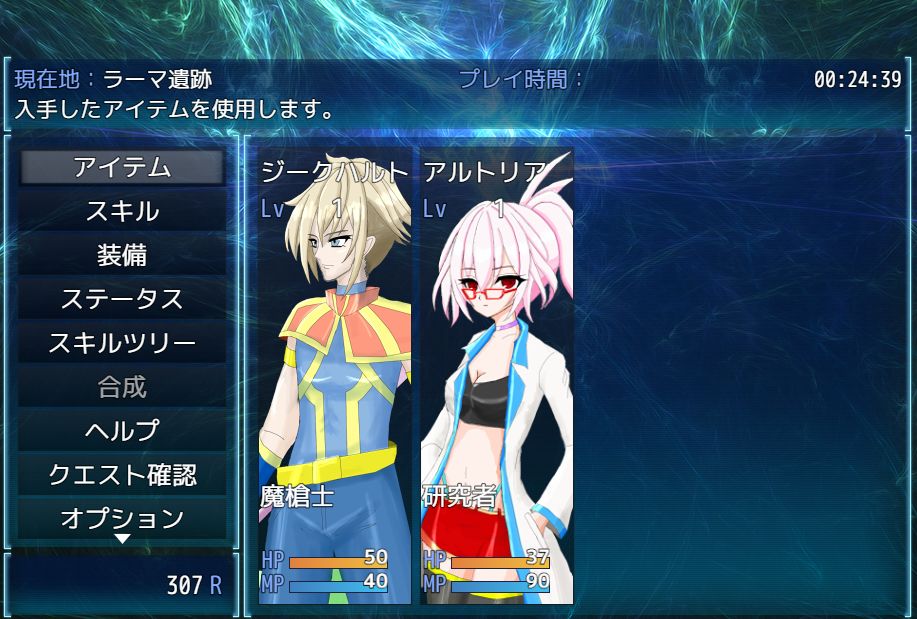Click the down arrow below the command list

[x=122, y=539]
